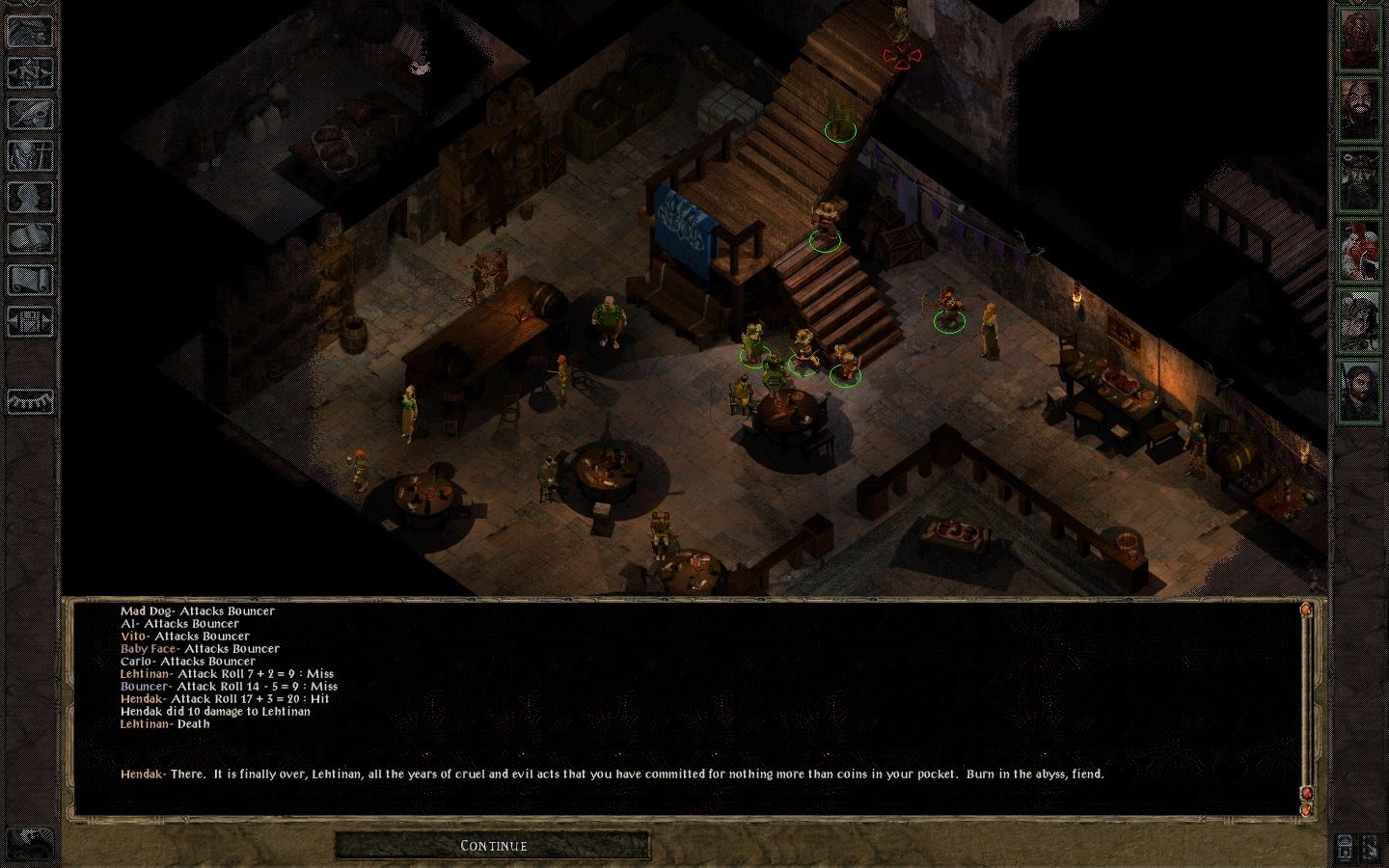Open the area map with the compass icon
This screenshot has height=868, width=1389.
(30, 72)
